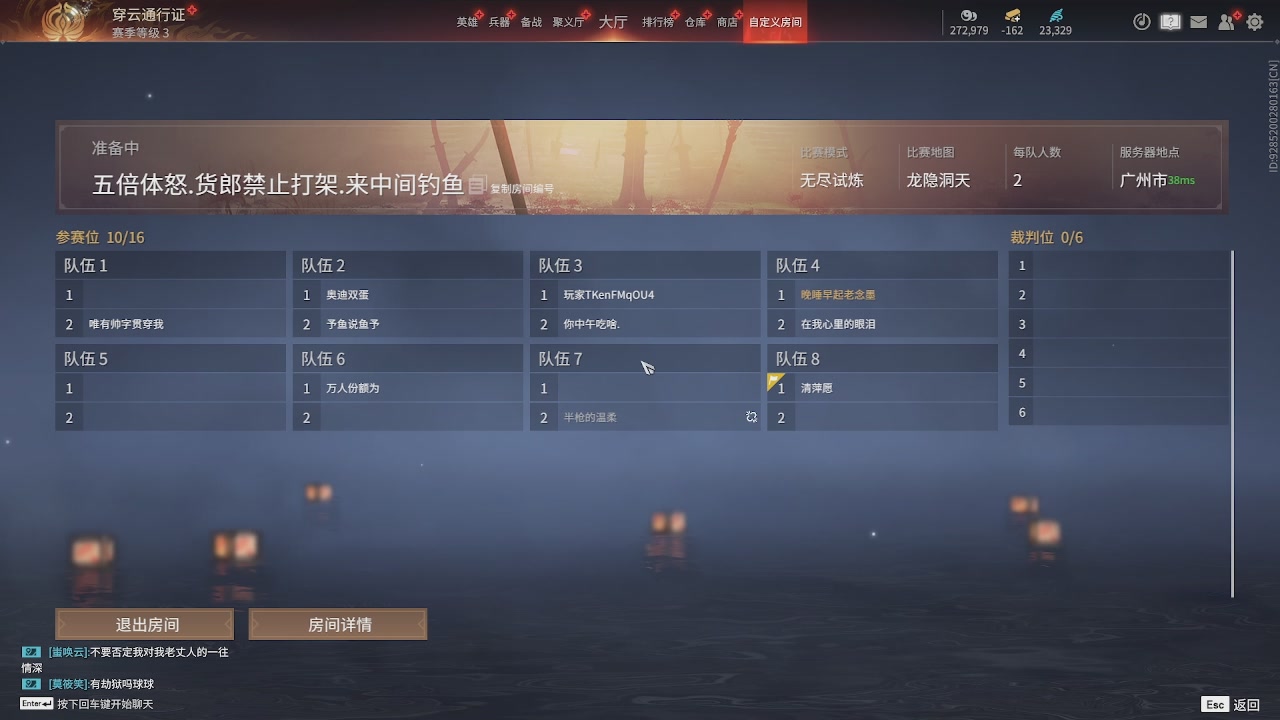
Task: Click the 退出房间 button
Action: pos(145,623)
